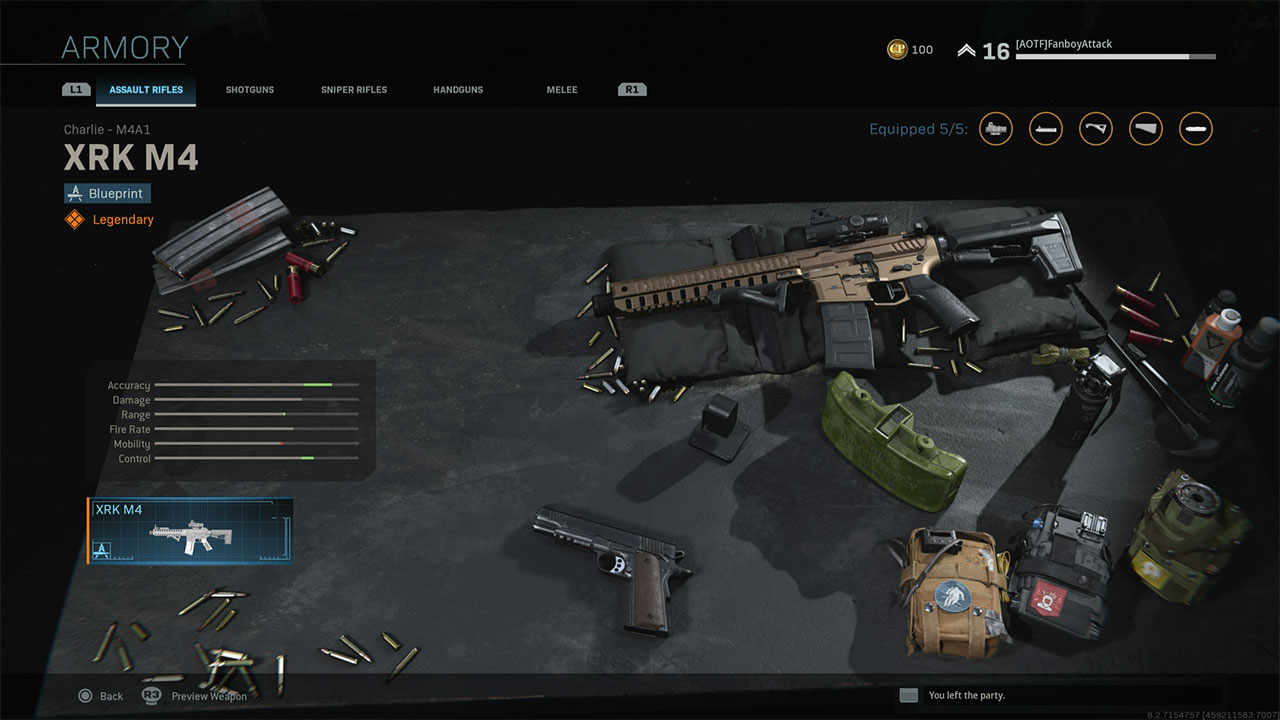1280x720 pixels.
Task: Select the XRK M4 blueprint card
Action: click(x=190, y=531)
